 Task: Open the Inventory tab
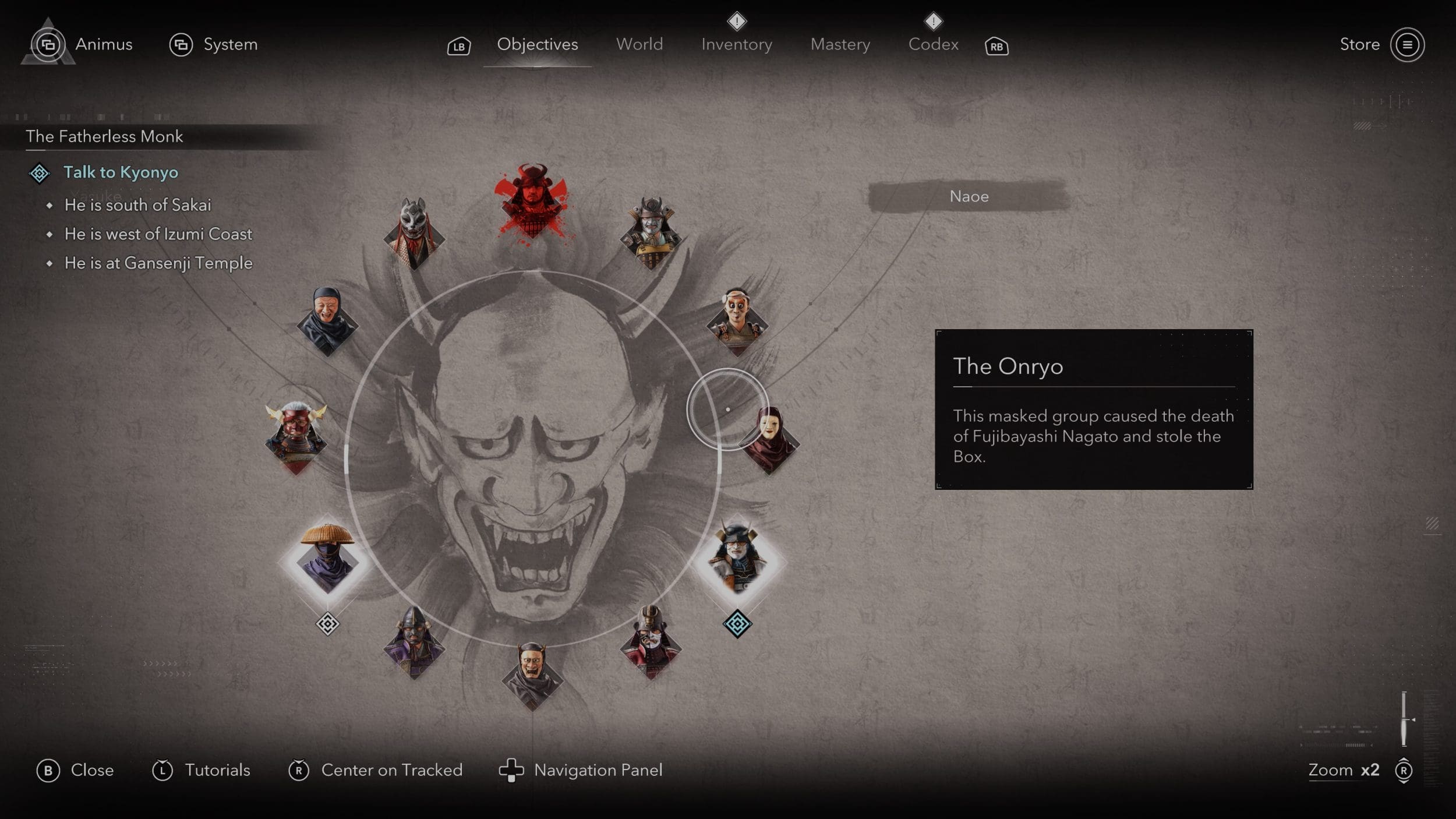pos(736,44)
